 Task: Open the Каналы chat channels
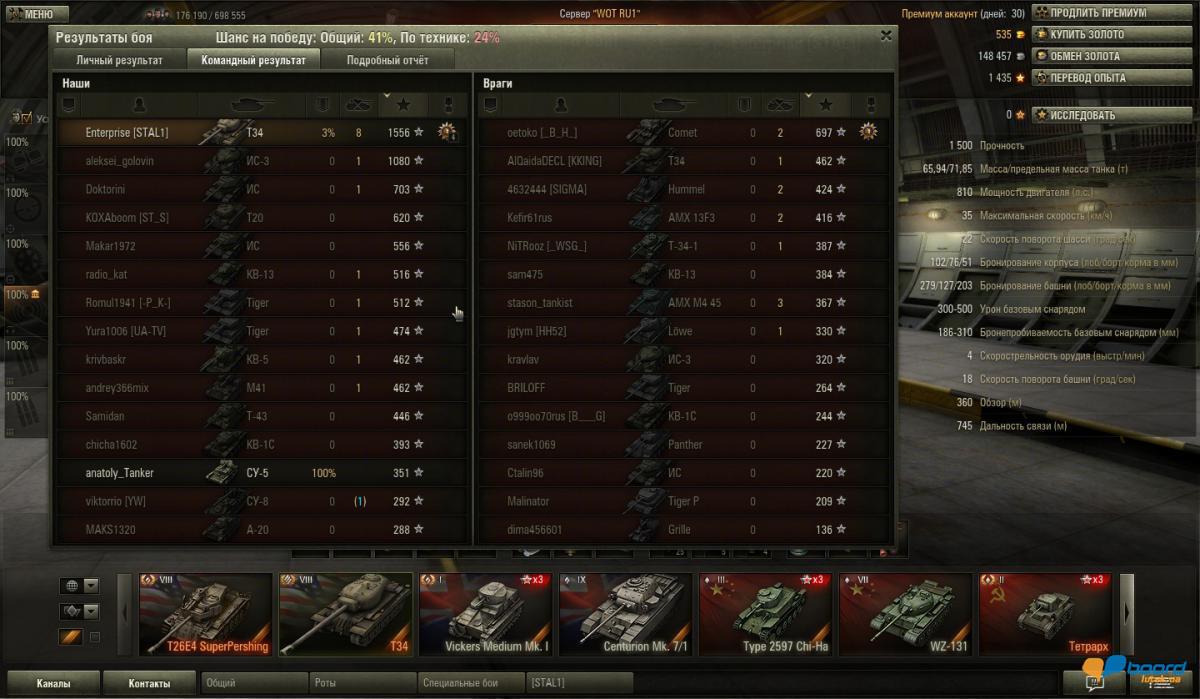tap(53, 684)
